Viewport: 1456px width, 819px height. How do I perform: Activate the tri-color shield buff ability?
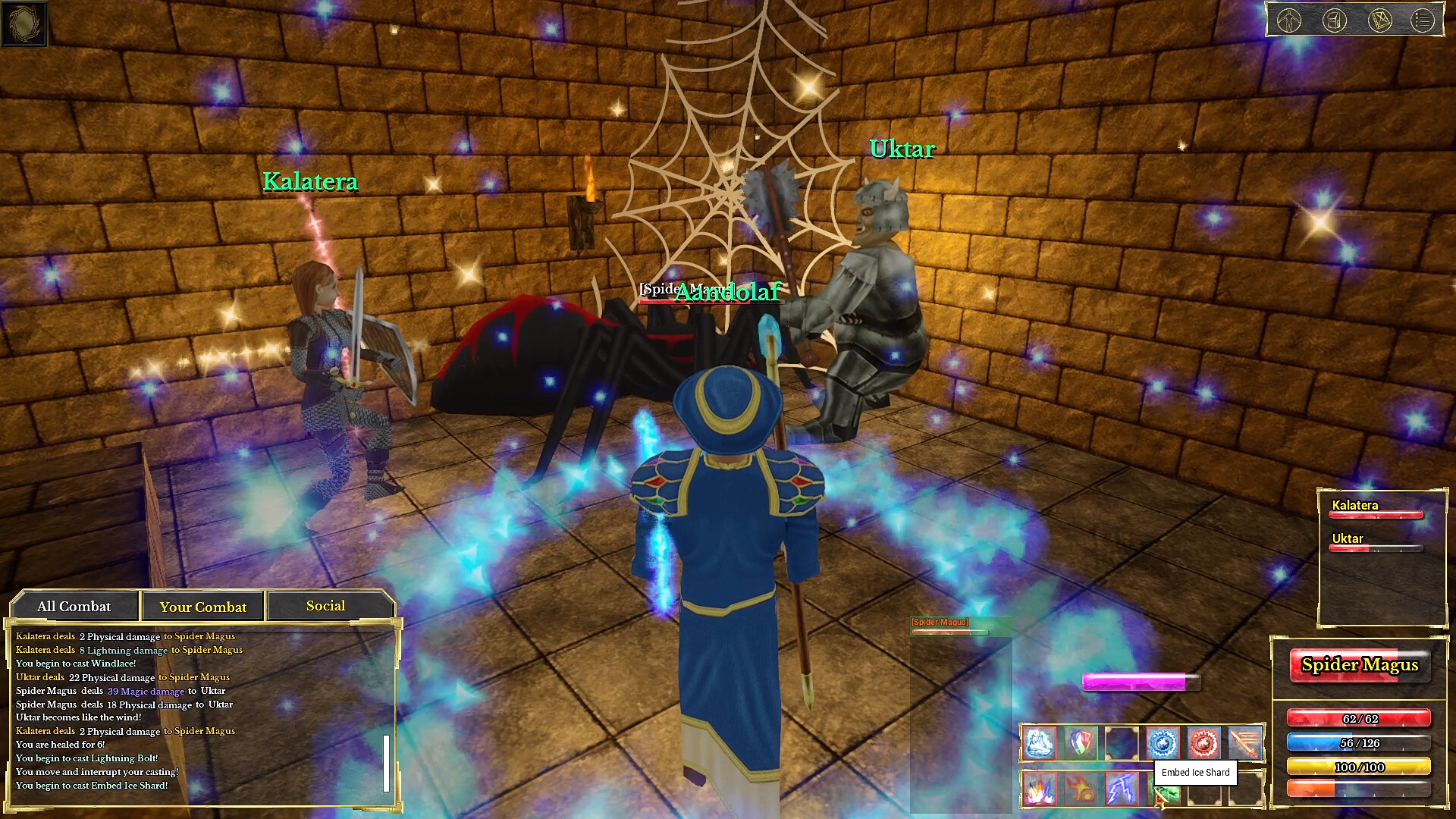click(1081, 742)
